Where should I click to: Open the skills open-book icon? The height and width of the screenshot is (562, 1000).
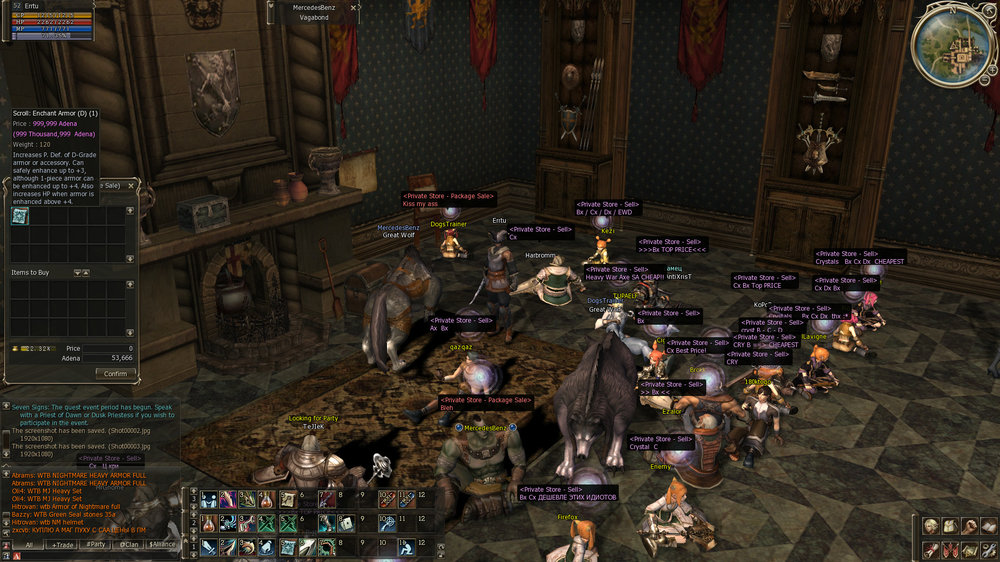coord(987,526)
